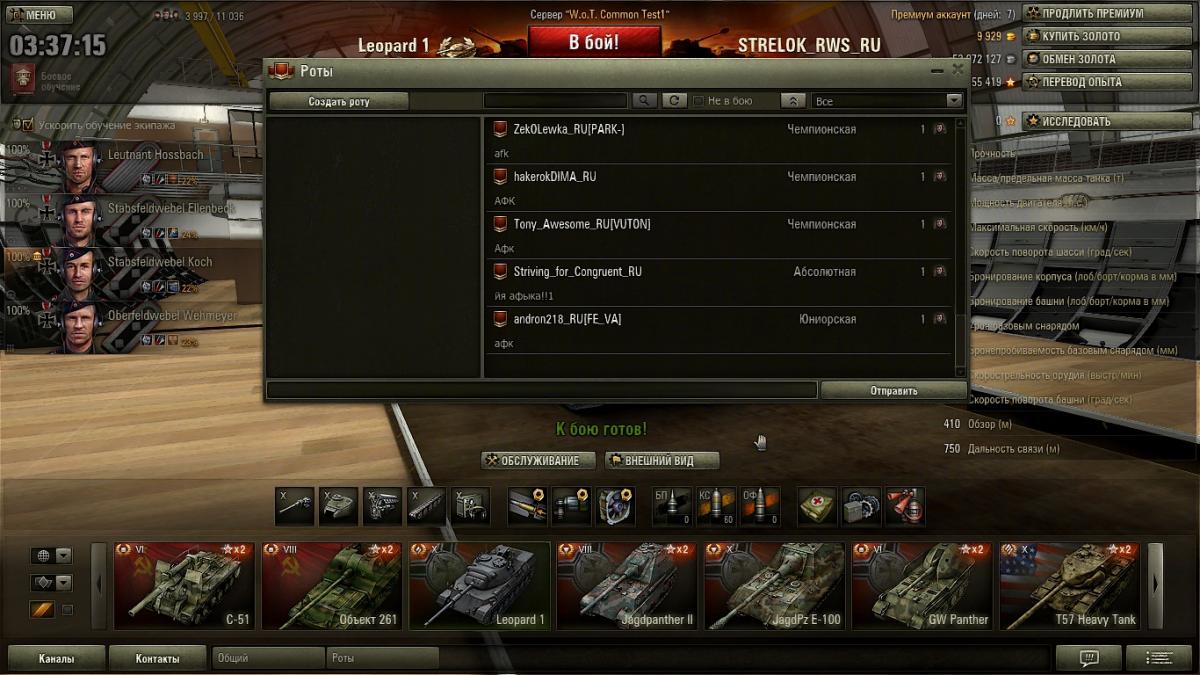Viewport: 1200px width, 675px height.
Task: Send chat message with Отправить button
Action: (x=893, y=391)
